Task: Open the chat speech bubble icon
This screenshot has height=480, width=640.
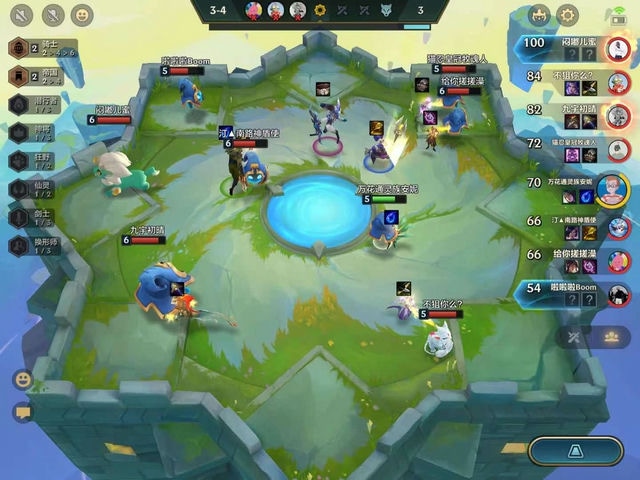Action: (x=22, y=412)
